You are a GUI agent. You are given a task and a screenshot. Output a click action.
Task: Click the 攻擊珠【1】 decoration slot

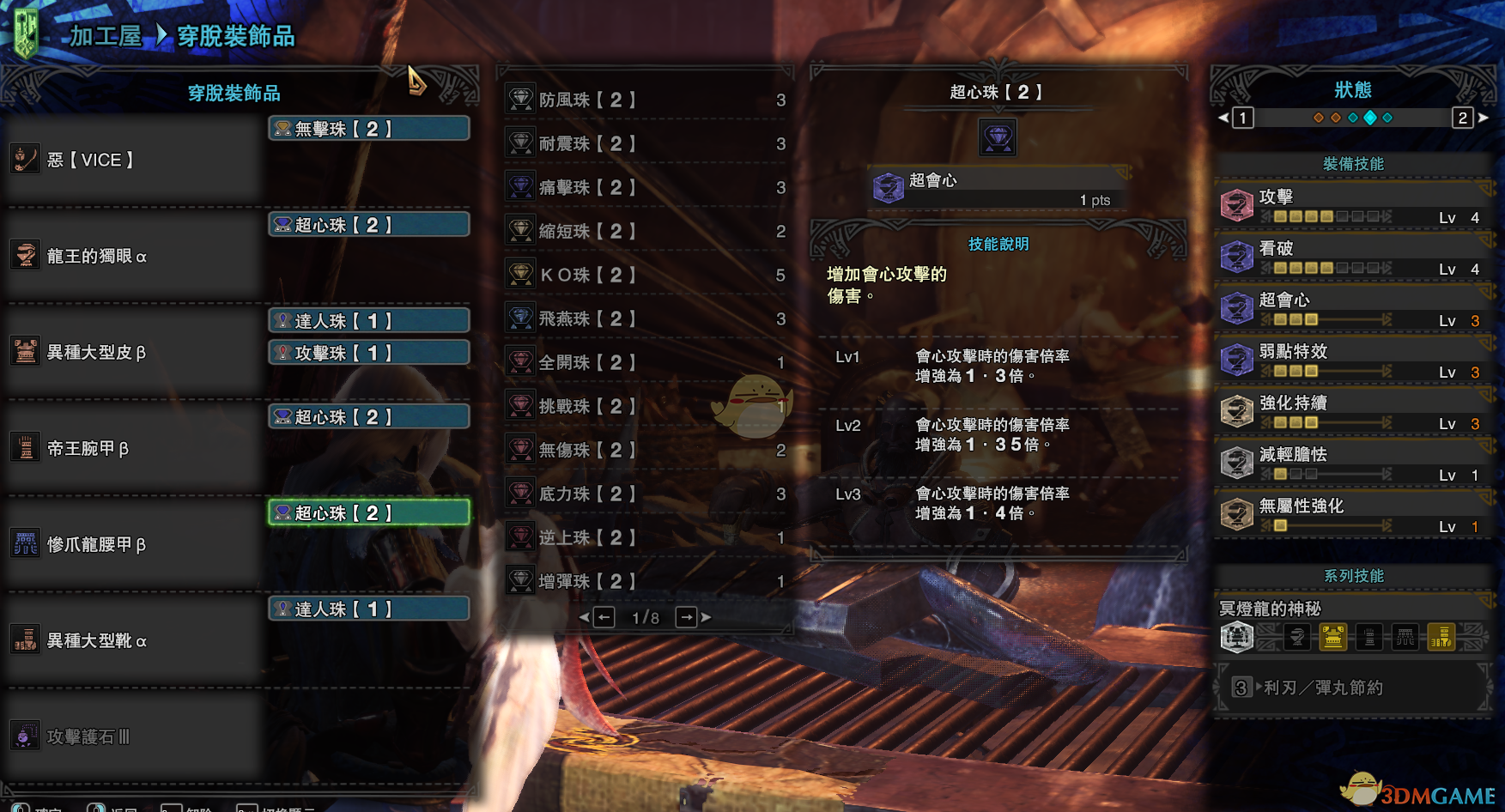[x=368, y=353]
